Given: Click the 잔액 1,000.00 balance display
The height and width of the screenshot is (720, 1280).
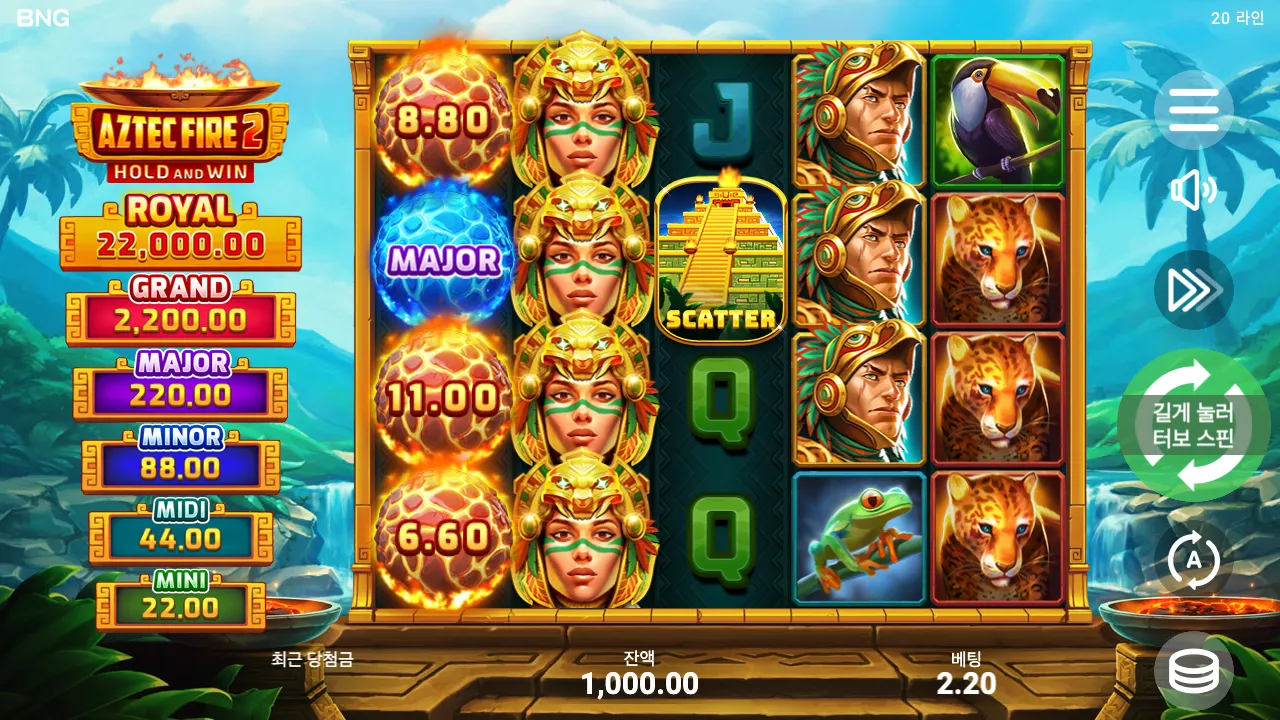Looking at the screenshot, I should click(640, 672).
